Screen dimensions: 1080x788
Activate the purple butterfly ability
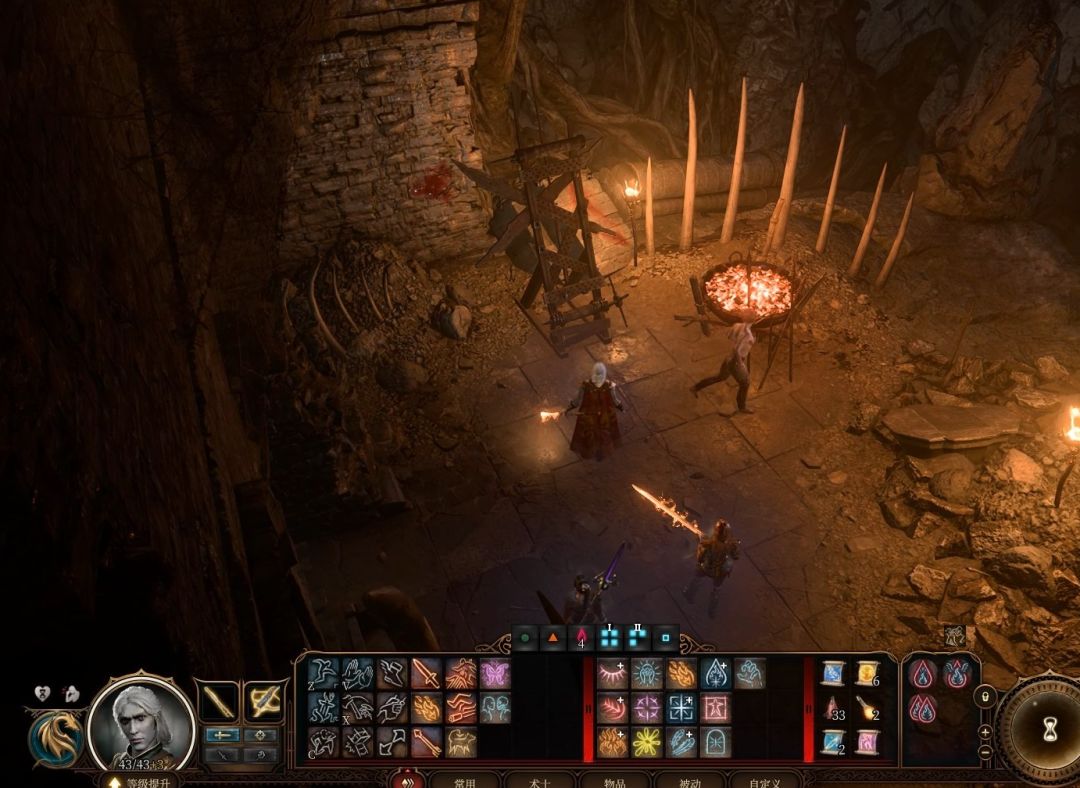pyautogui.click(x=494, y=674)
